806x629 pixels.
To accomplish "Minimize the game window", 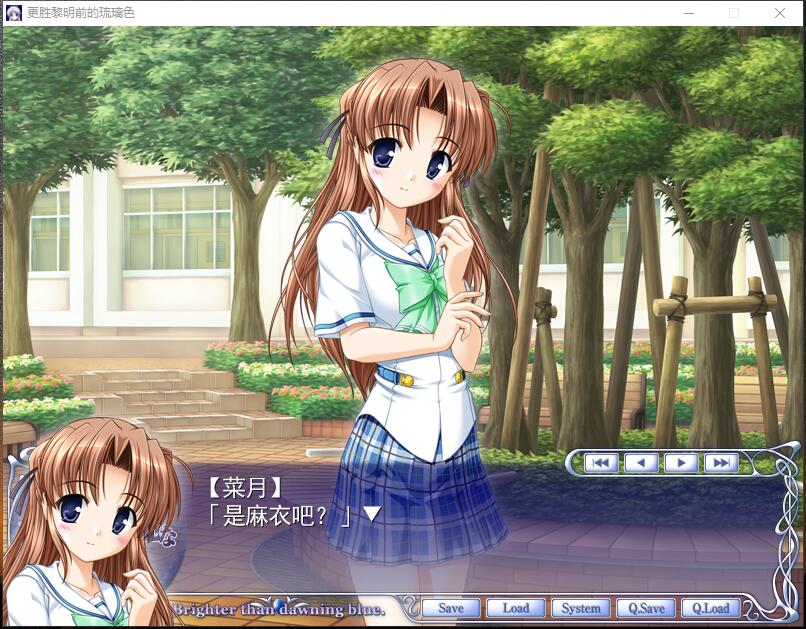I will (x=688, y=13).
